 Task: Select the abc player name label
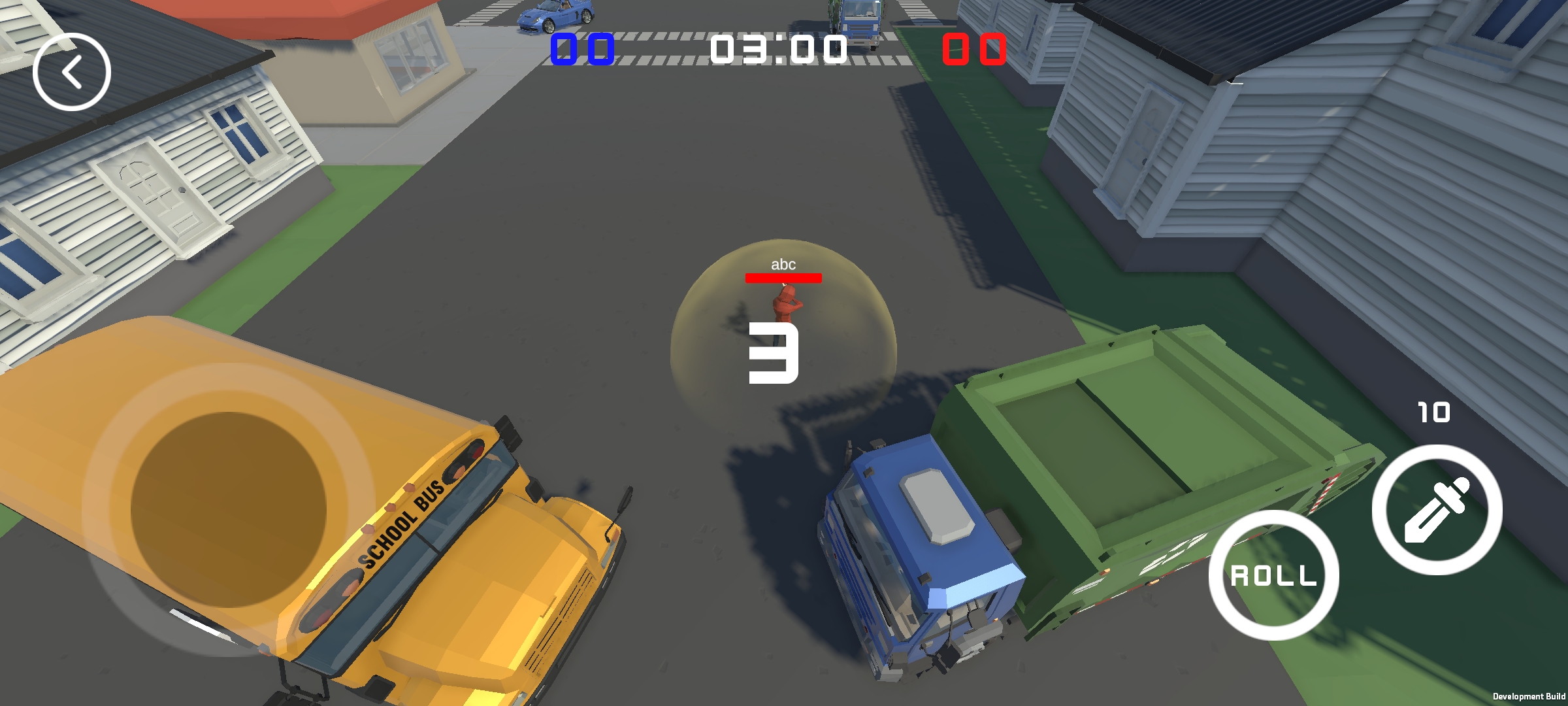783,265
